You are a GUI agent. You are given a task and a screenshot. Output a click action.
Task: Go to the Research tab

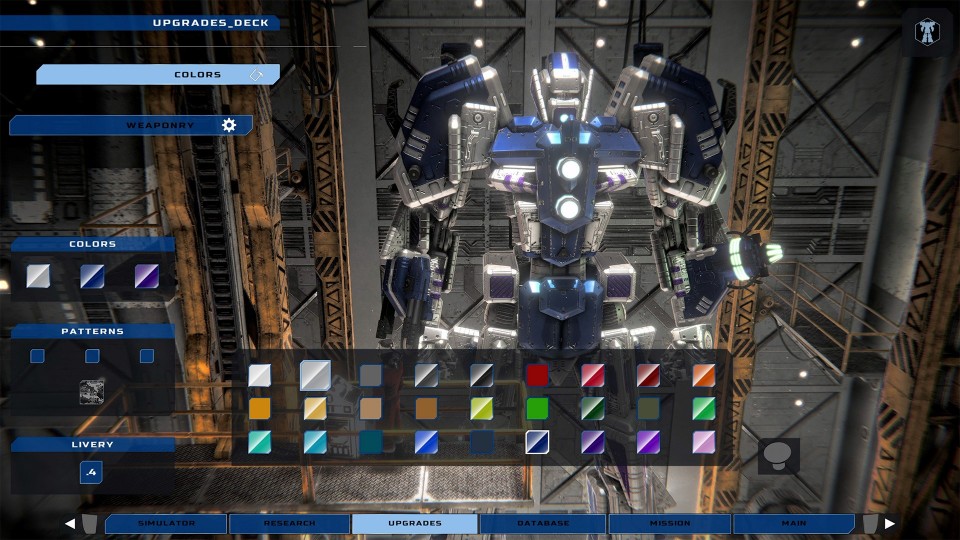coord(290,523)
